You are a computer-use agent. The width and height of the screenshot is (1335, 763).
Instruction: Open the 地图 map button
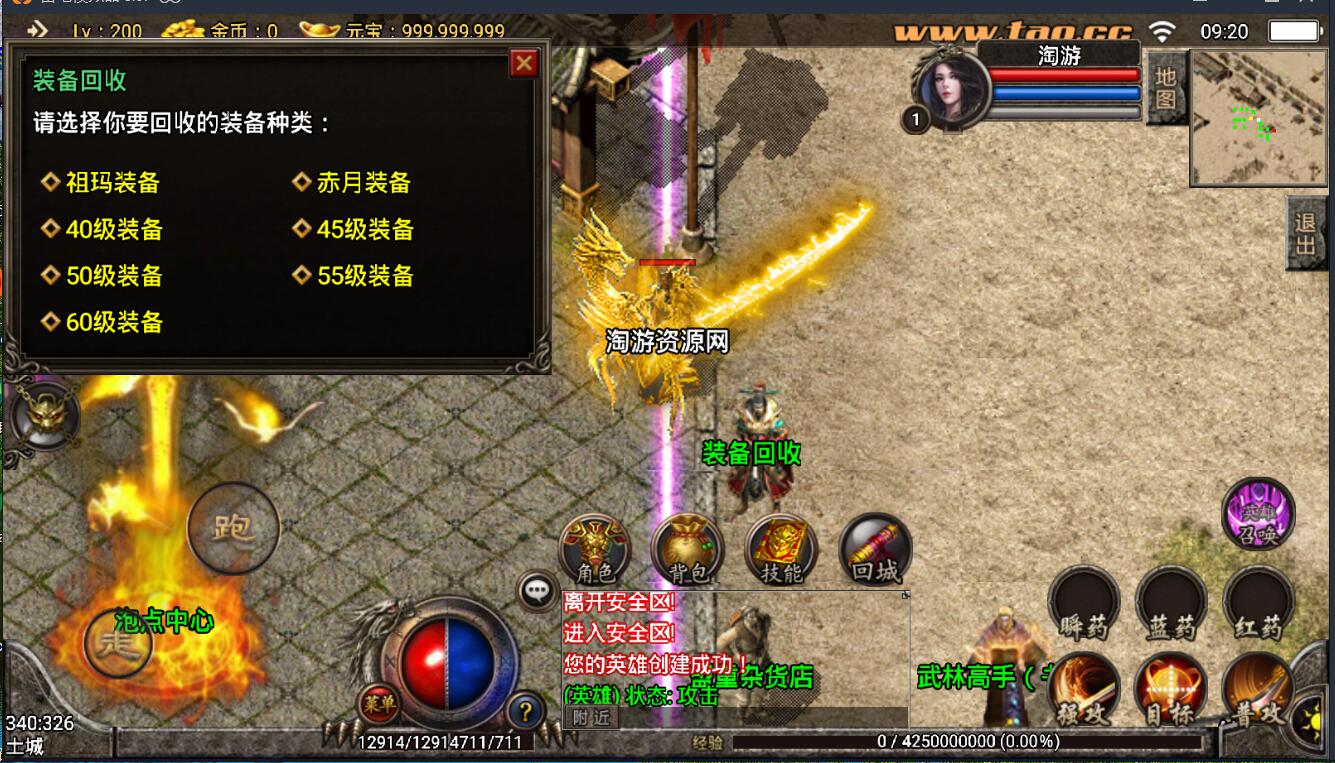click(x=1166, y=88)
